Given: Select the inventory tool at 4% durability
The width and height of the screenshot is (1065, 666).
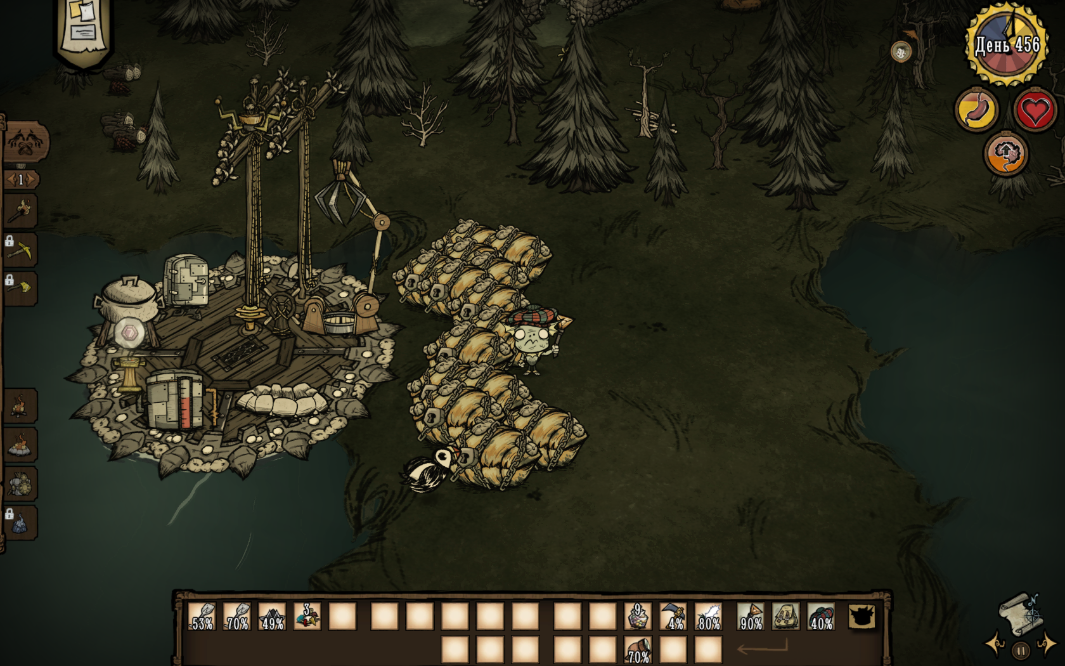Looking at the screenshot, I should pyautogui.click(x=673, y=616).
